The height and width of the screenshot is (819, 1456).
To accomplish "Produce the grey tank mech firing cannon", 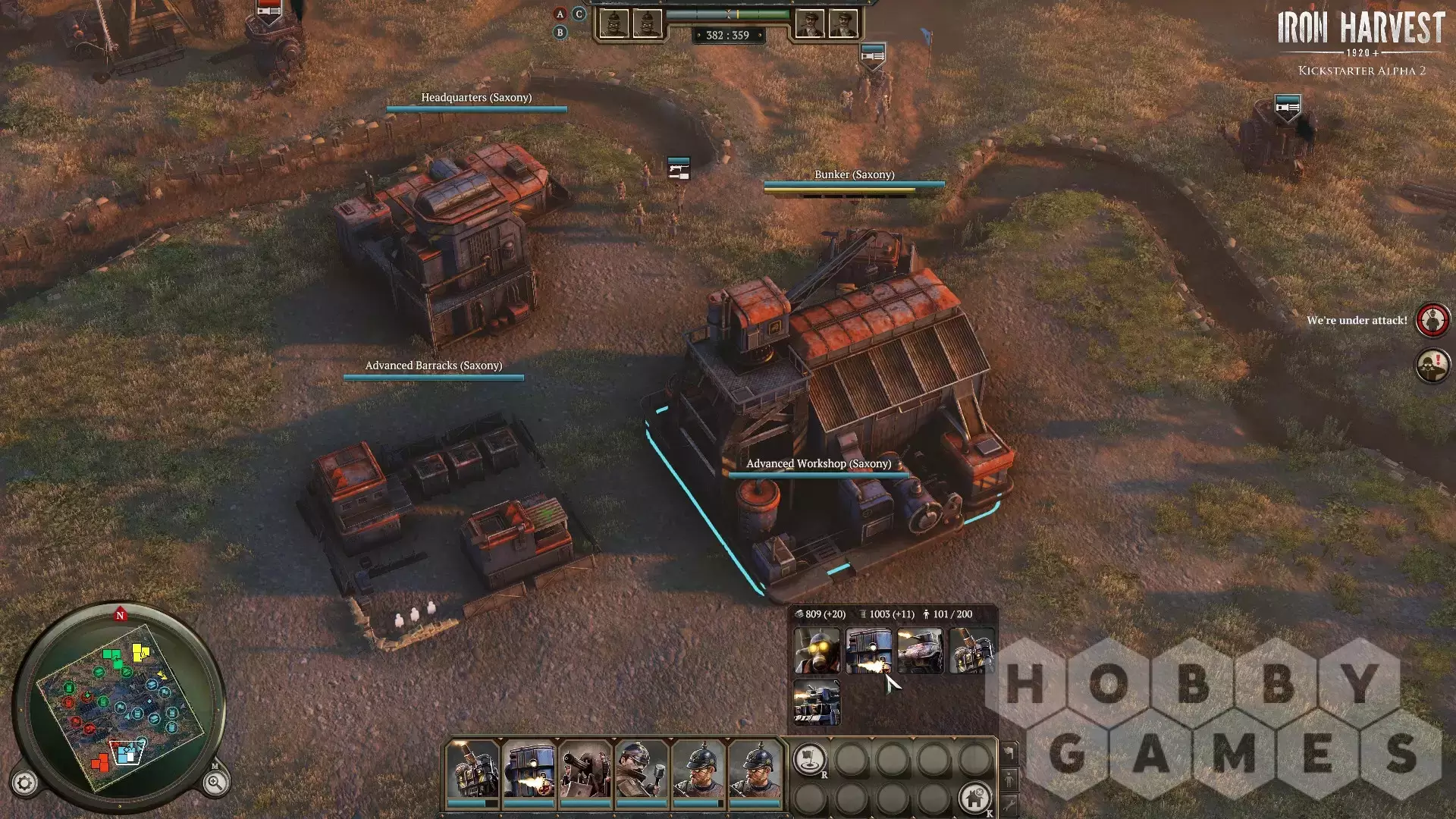I will (x=920, y=651).
